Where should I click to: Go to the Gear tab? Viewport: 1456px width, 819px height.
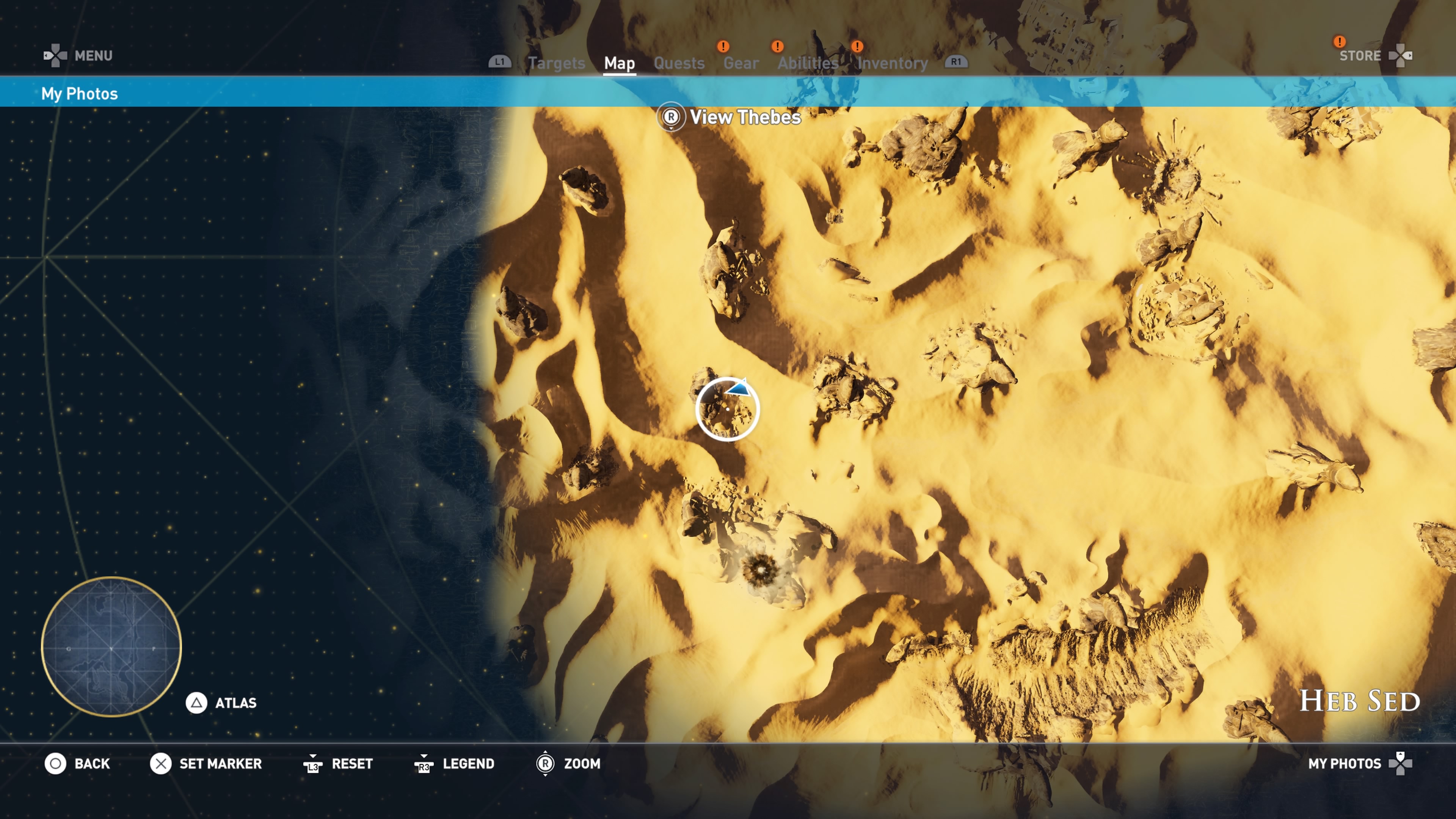pyautogui.click(x=741, y=63)
